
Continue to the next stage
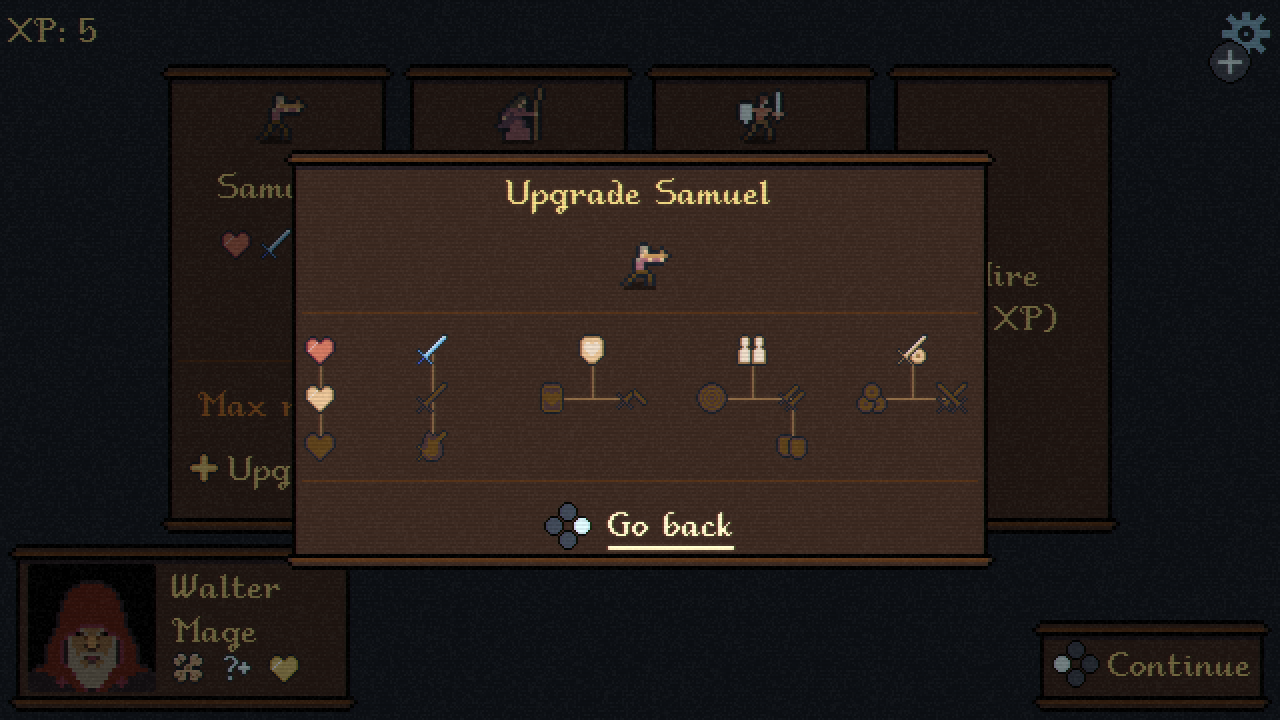click(1153, 665)
